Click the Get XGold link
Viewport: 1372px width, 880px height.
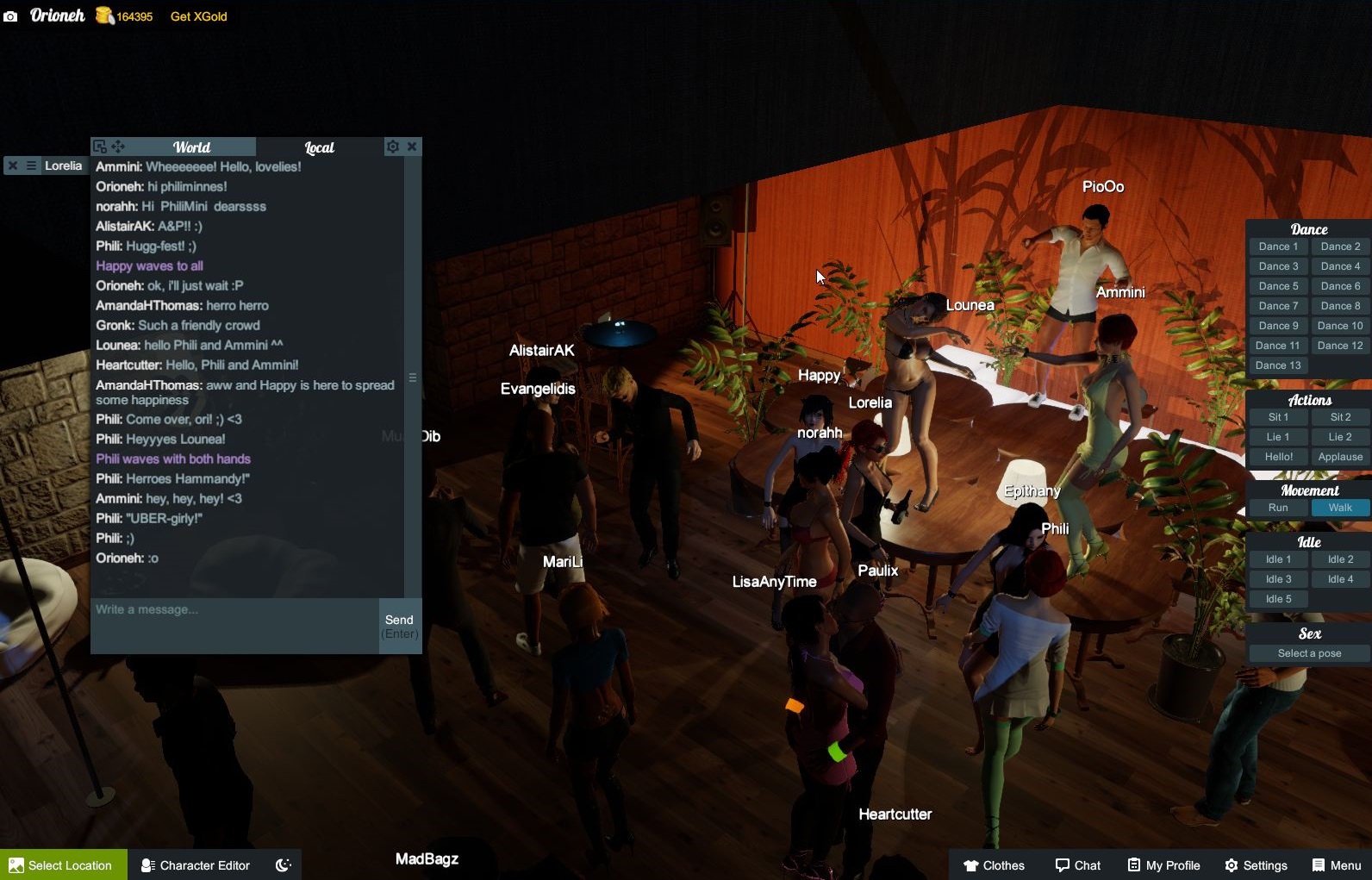(197, 16)
